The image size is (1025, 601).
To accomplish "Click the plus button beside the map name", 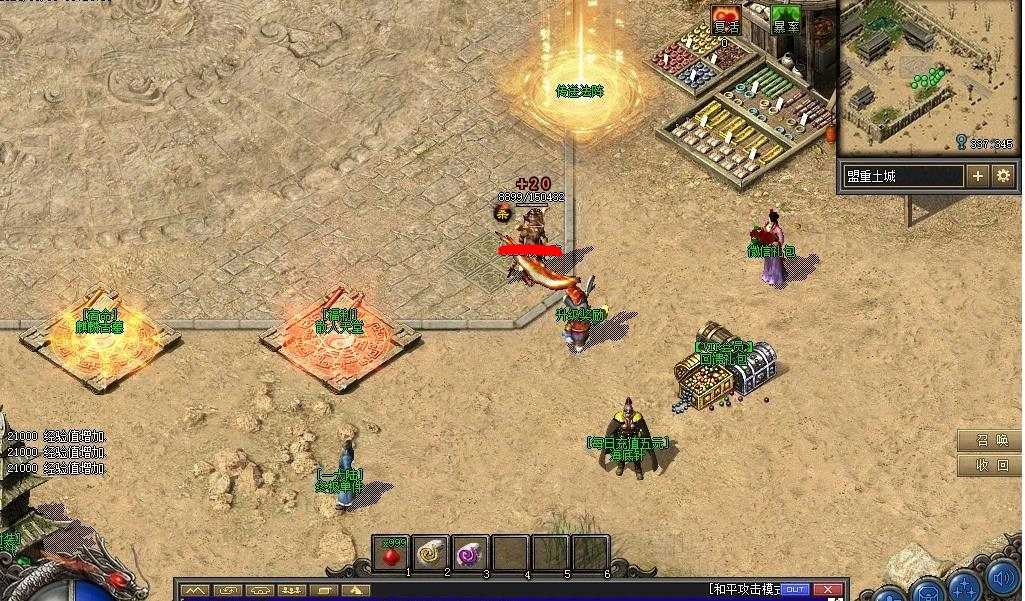I will point(978,176).
